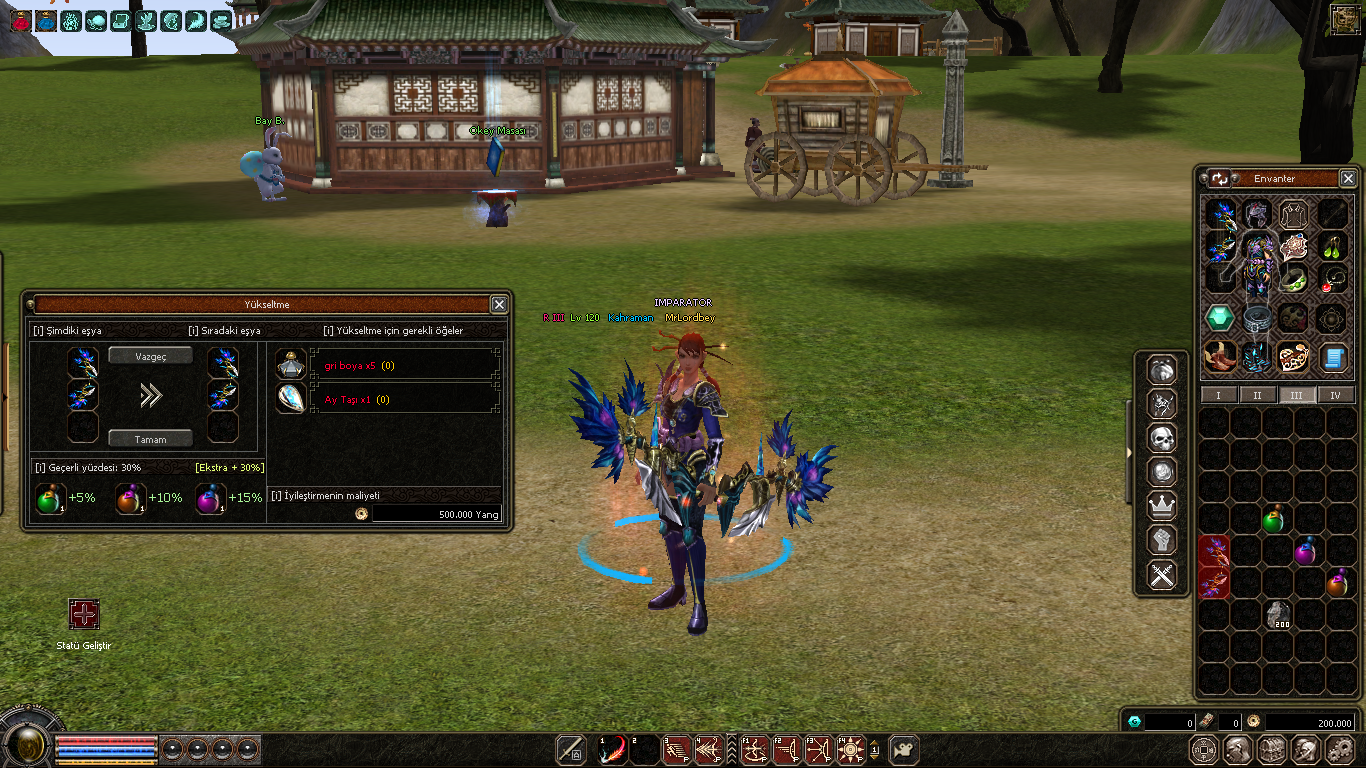1366x768 pixels.
Task: Close the Envanter inventory panel
Action: pos(1347,178)
